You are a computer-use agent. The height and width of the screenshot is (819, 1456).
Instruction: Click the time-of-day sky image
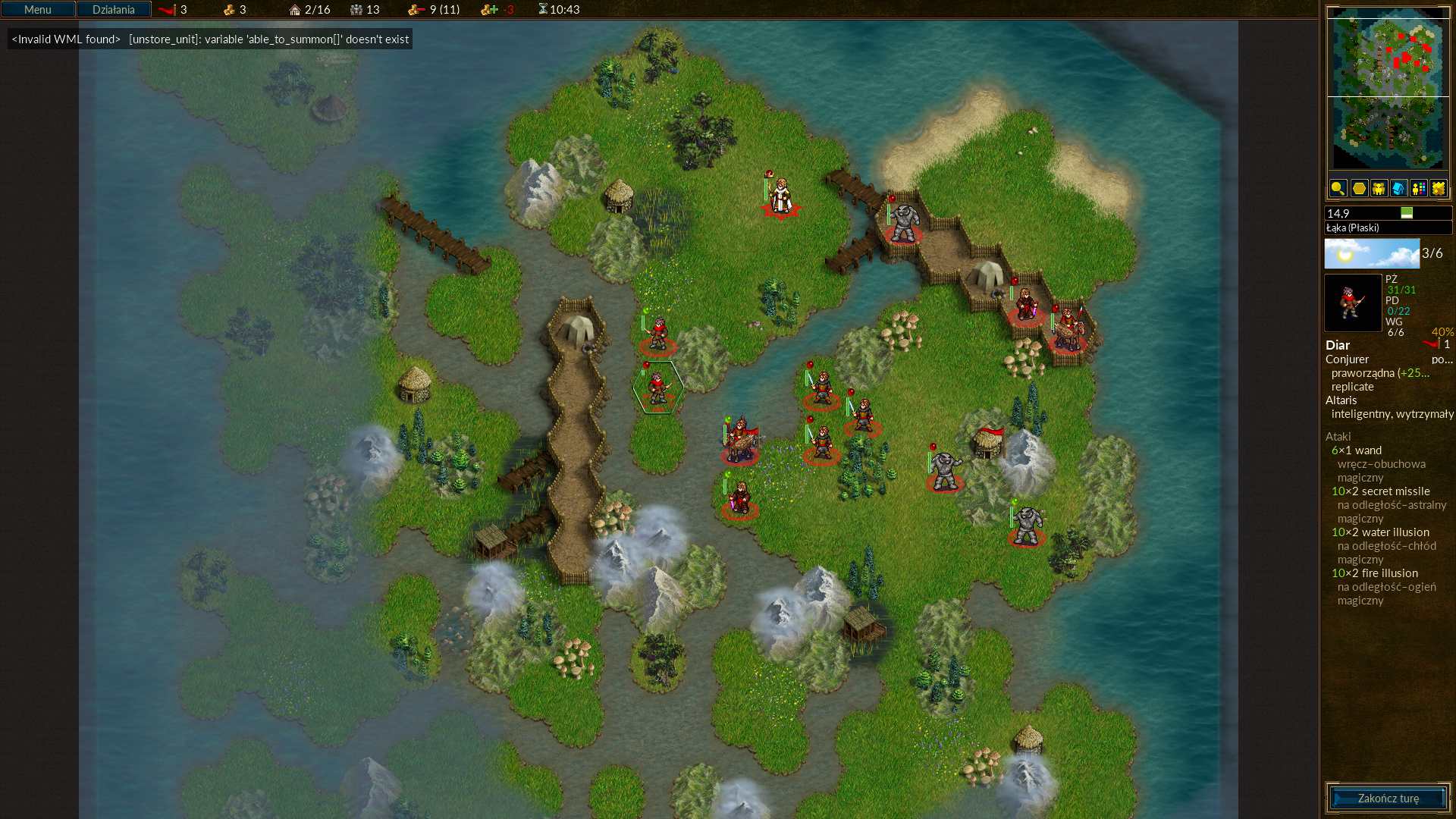pyautogui.click(x=1371, y=253)
